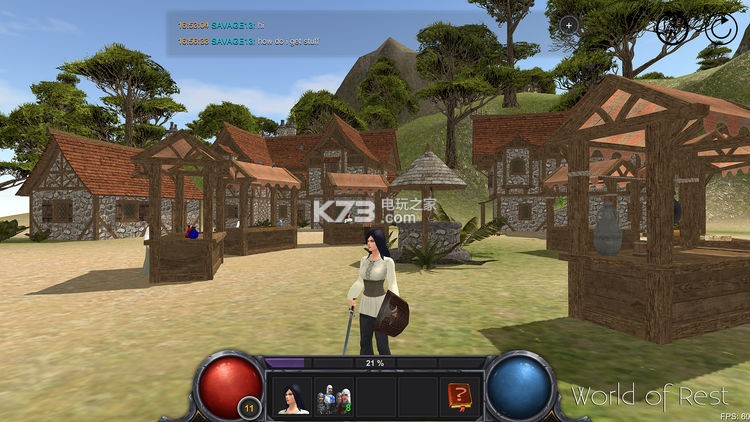Click the chat plus button
Image resolution: width=750 pixels, height=422 pixels.
569,24
